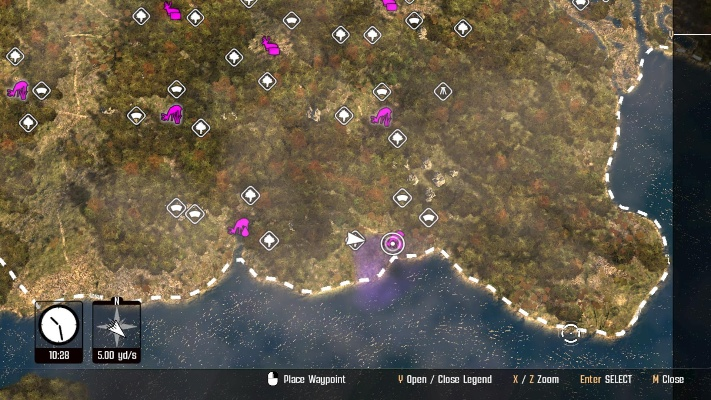Click the white crosshair ring on the coast
Viewport: 711px width, 400px height.
click(570, 332)
